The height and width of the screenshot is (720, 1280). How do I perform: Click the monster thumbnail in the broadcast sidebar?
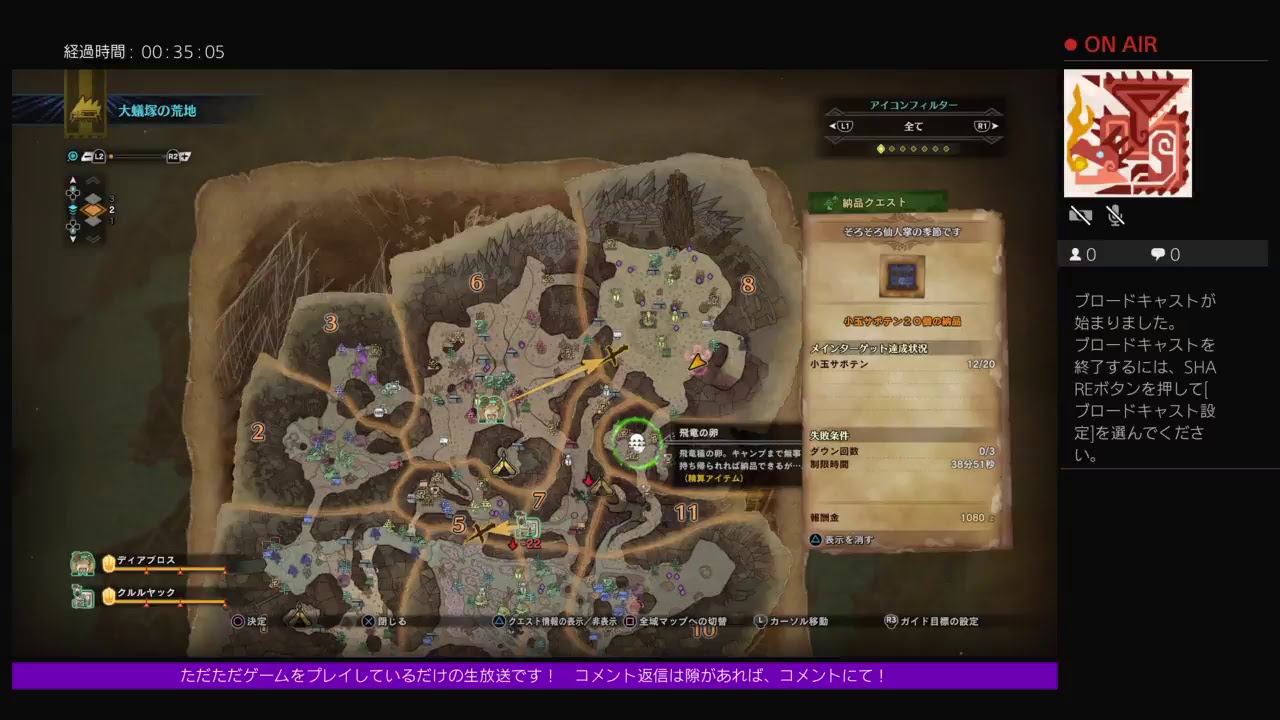1128,133
